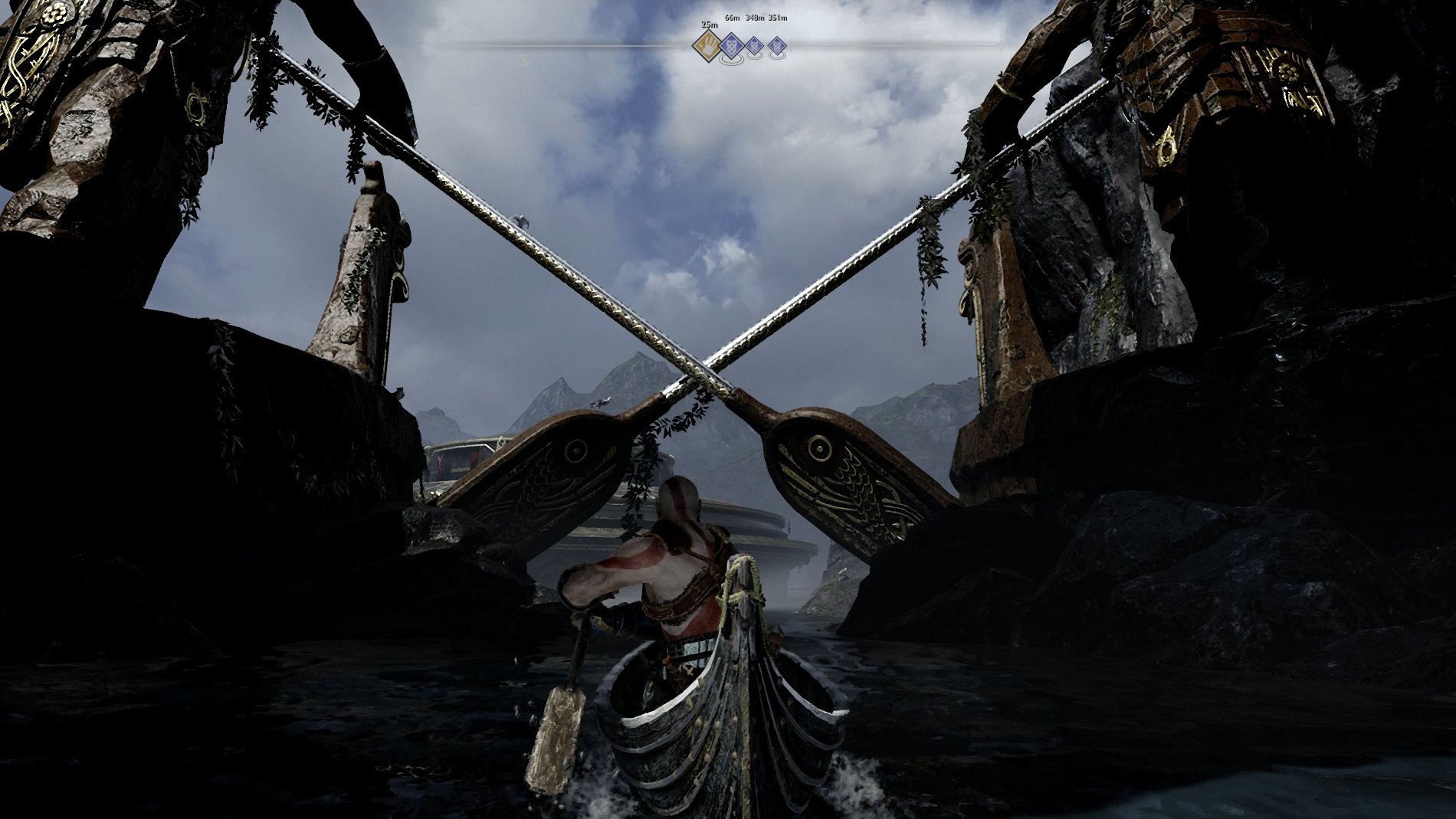This screenshot has width=1456, height=819.
Task: Click the large blue knot marker at 66m
Action: tap(732, 47)
